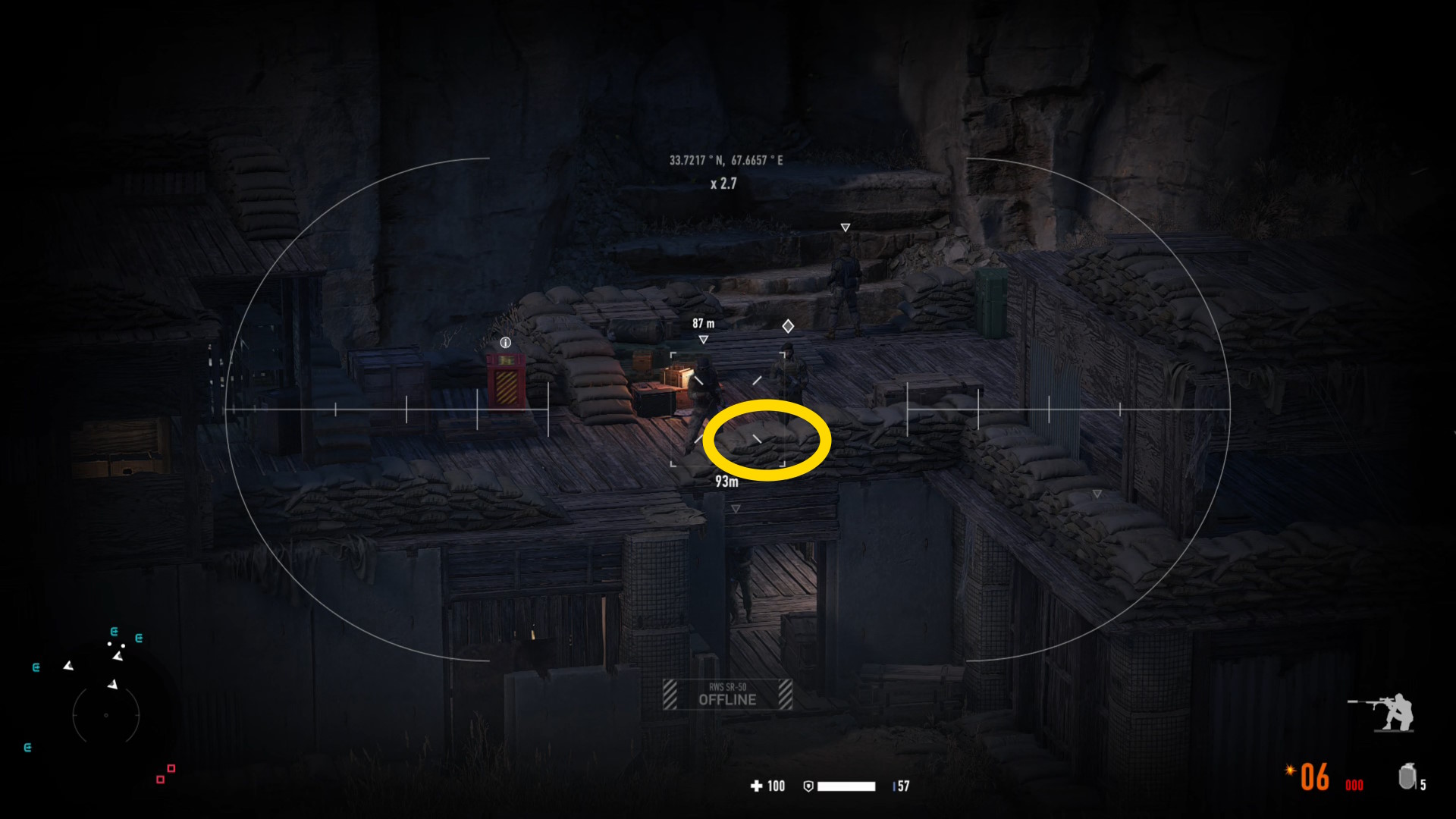
Task: Click the info marker above the red crate
Action: click(506, 343)
